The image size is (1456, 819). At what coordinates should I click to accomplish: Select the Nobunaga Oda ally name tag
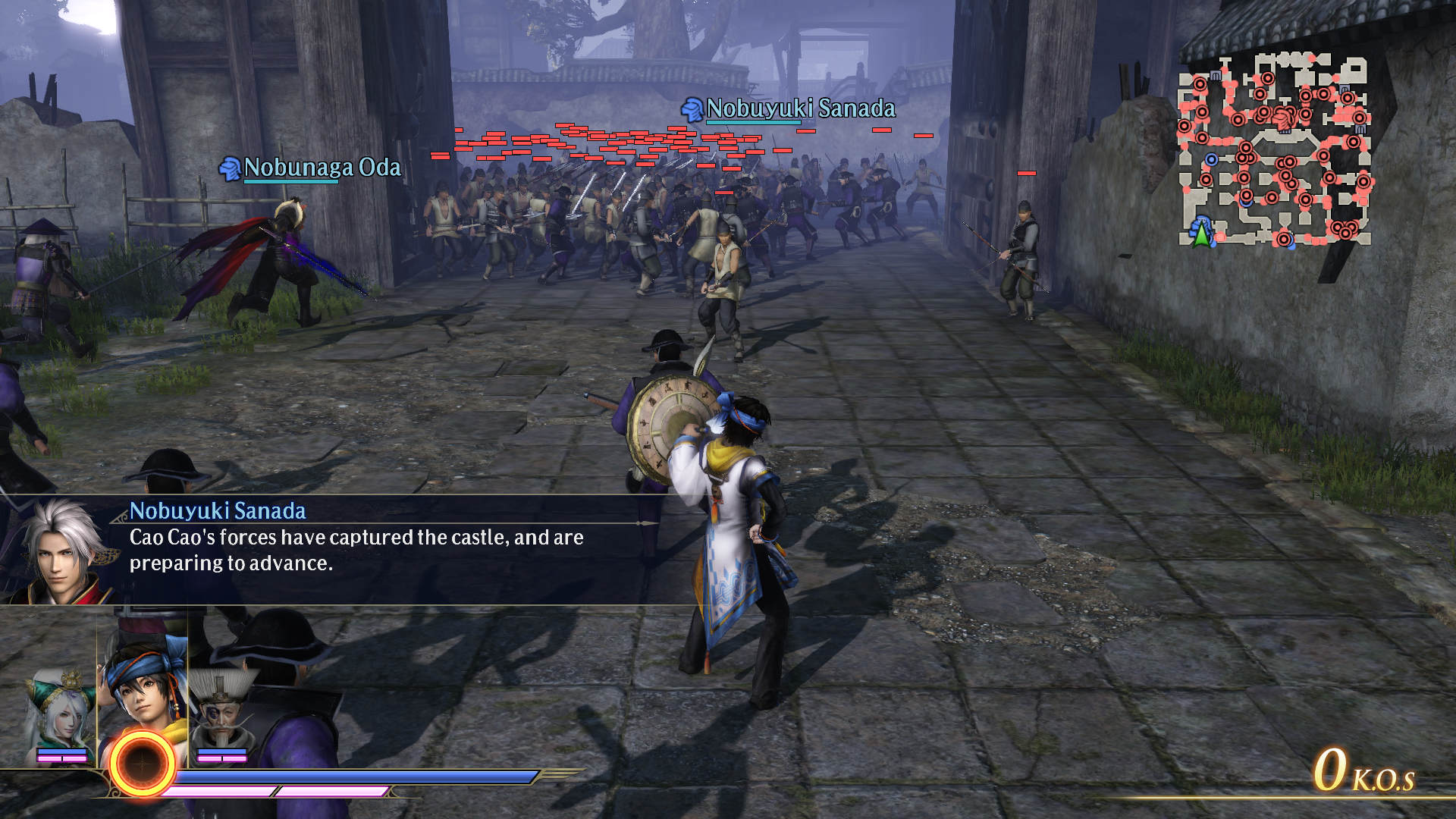pyautogui.click(x=312, y=168)
